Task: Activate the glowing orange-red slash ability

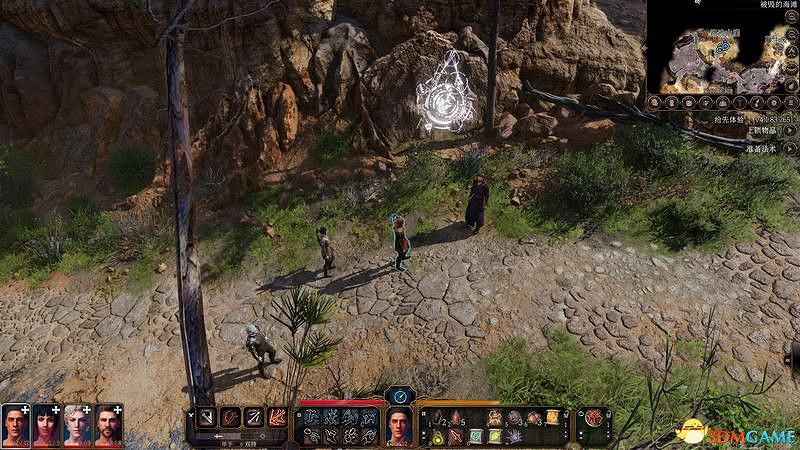Action: coord(278,417)
